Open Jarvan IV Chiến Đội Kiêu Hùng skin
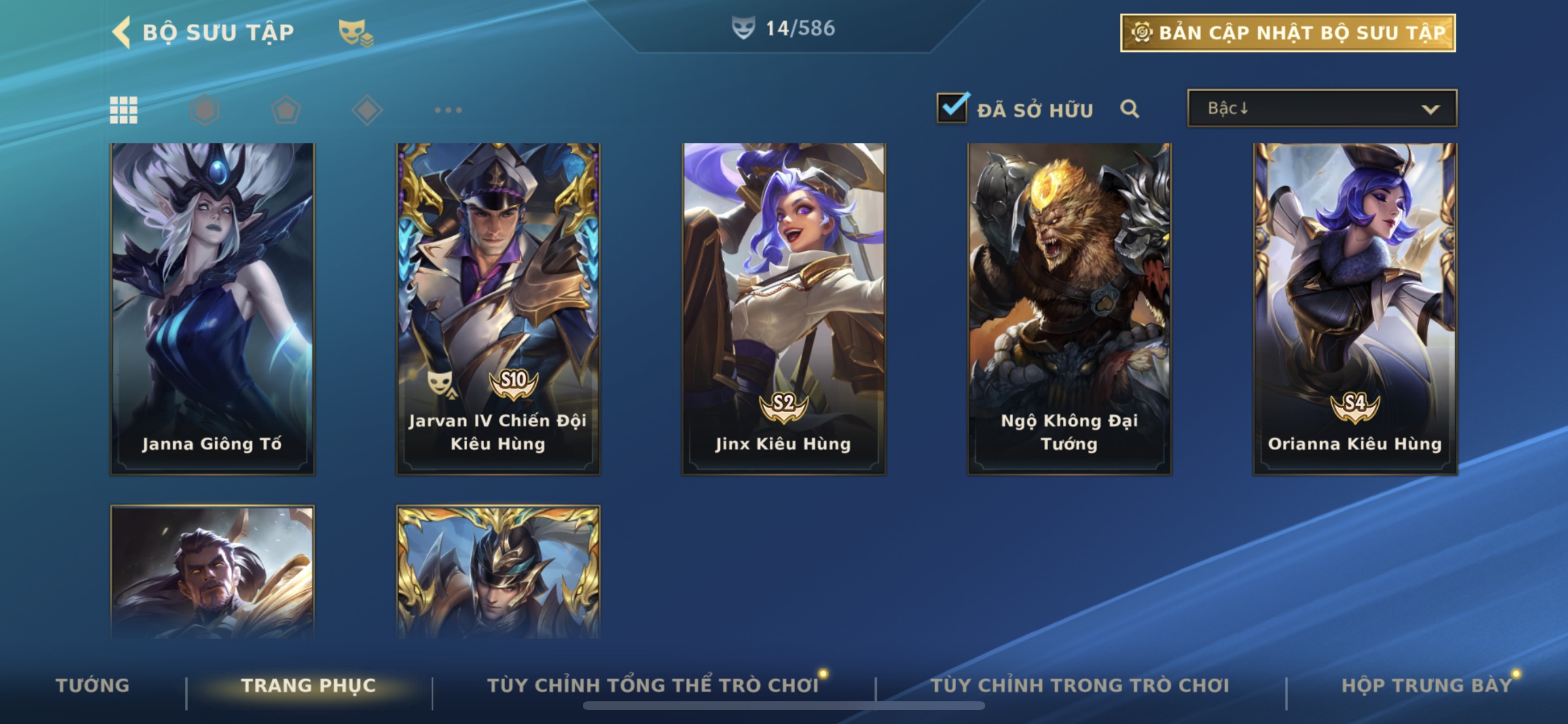Screen dimensions: 1568x724 pyautogui.click(x=498, y=308)
